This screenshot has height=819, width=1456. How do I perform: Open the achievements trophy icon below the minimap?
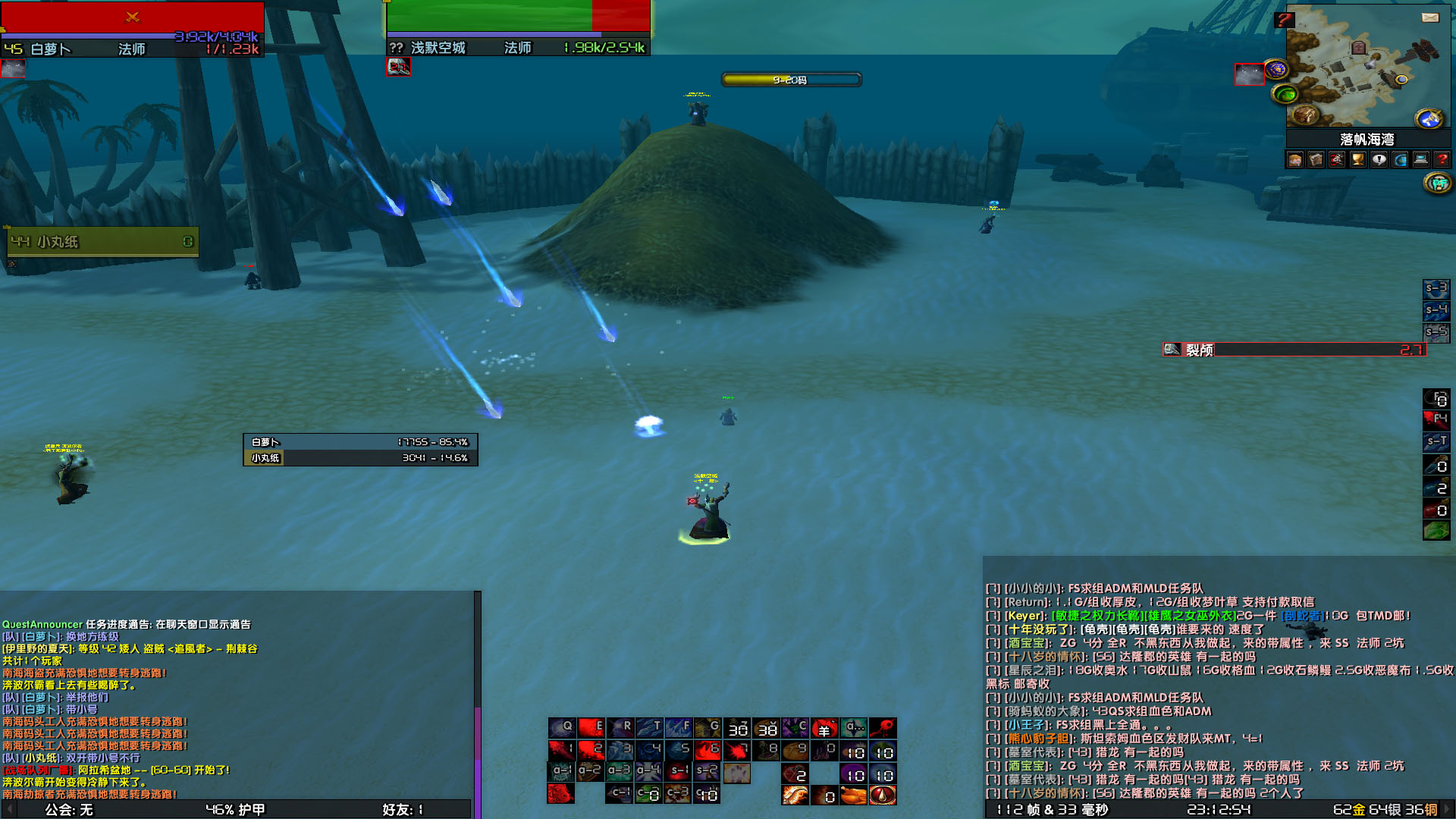(1357, 159)
